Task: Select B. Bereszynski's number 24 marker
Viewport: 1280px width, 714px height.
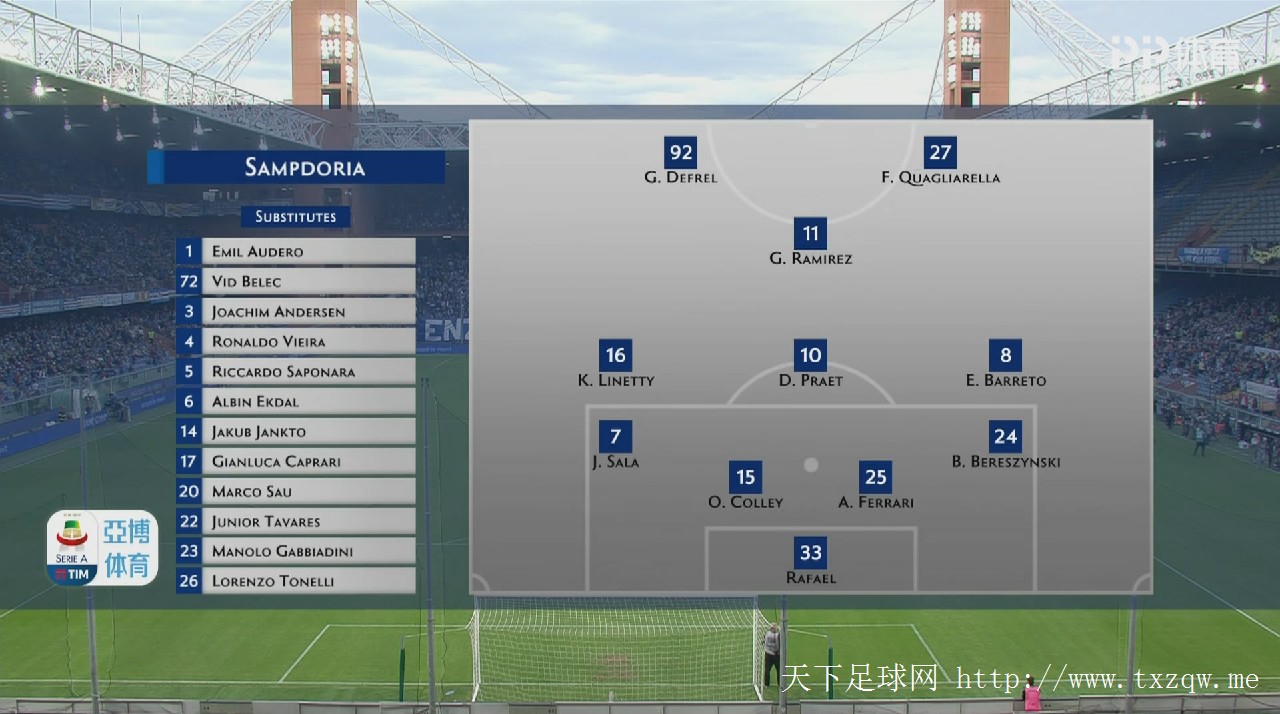Action: 1006,436
